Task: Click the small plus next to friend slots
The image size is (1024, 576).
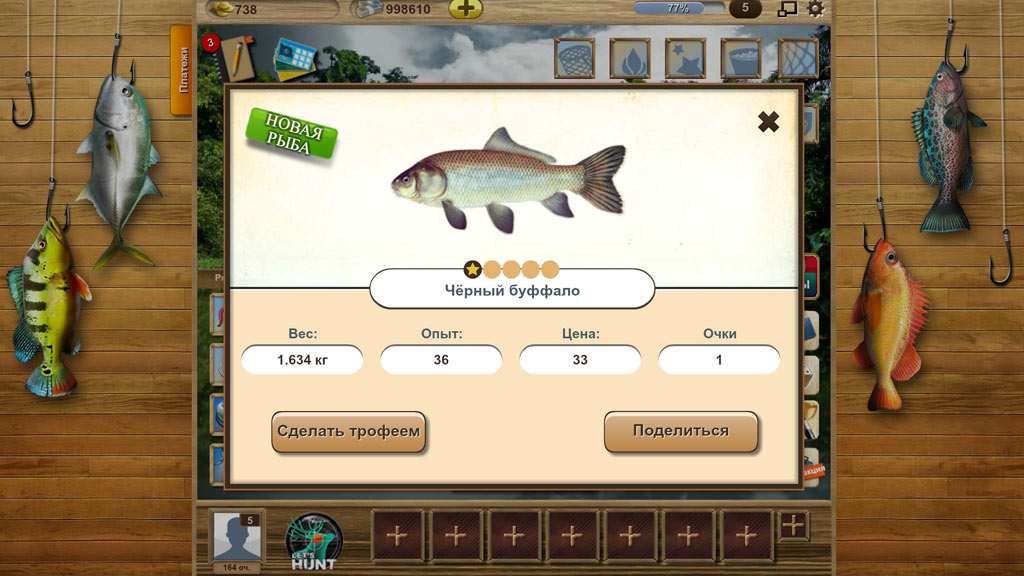Action: coord(793,524)
